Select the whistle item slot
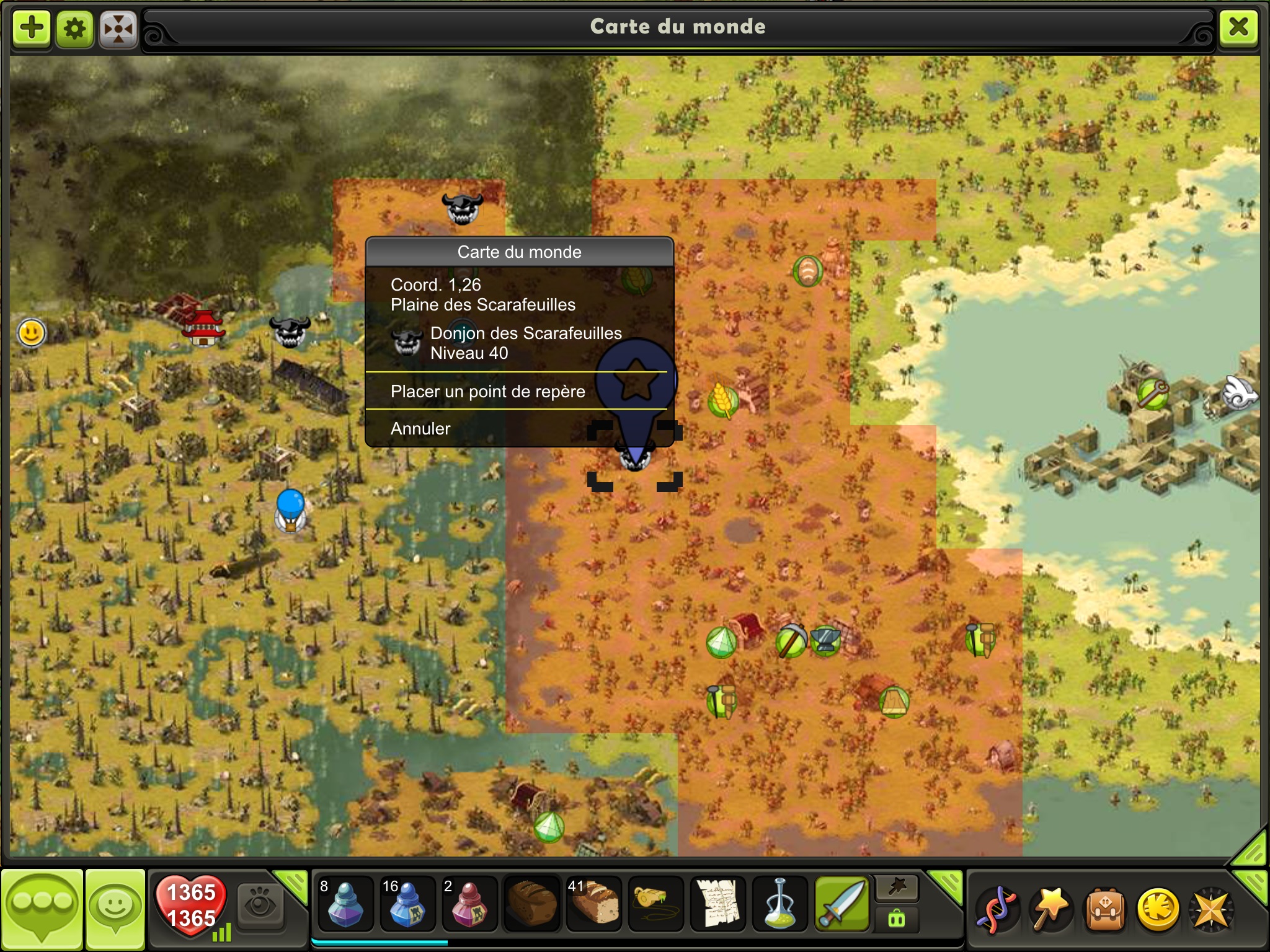 (655, 905)
